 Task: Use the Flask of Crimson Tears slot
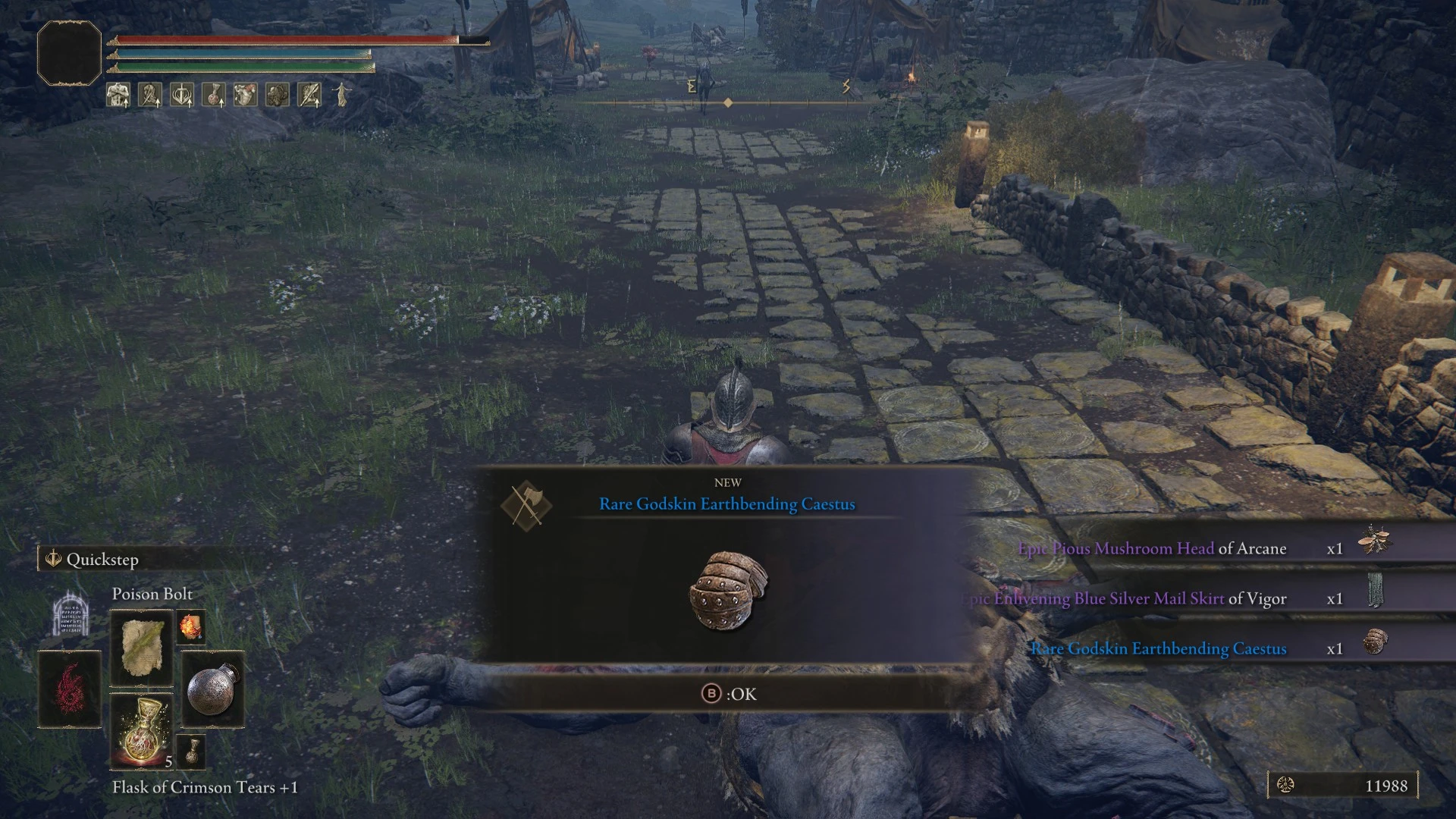pyautogui.click(x=142, y=731)
